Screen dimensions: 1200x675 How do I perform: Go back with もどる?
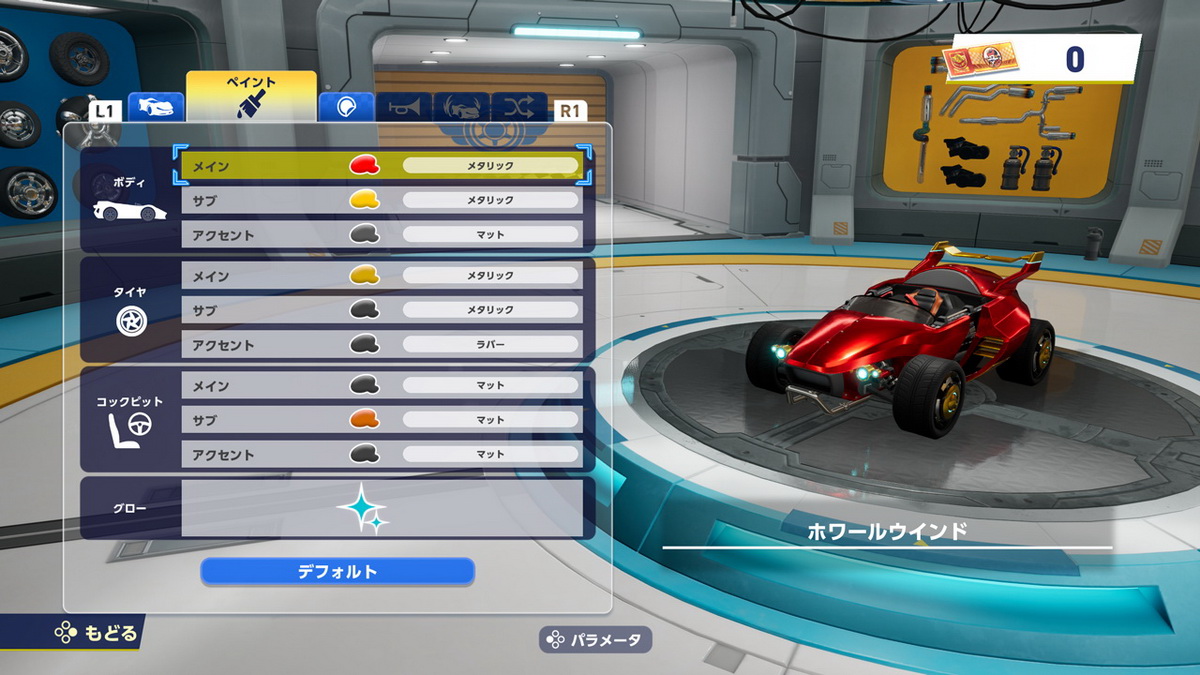coord(96,632)
